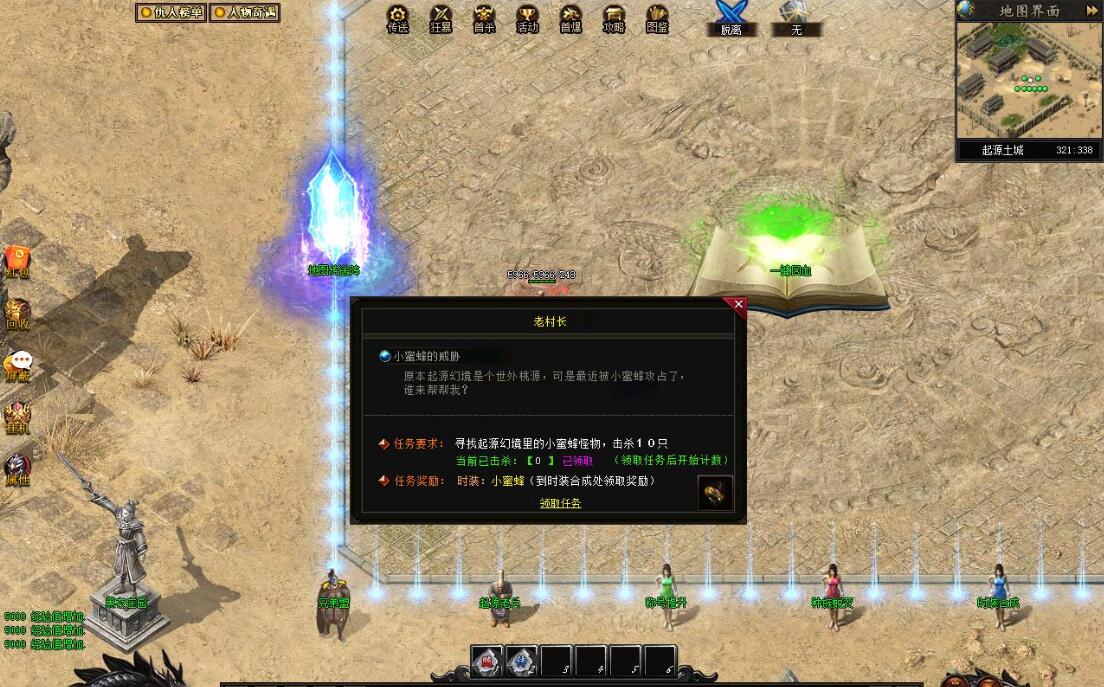This screenshot has width=1104, height=687.
Task: Open the 图鉴 codex icon
Action: pos(656,18)
